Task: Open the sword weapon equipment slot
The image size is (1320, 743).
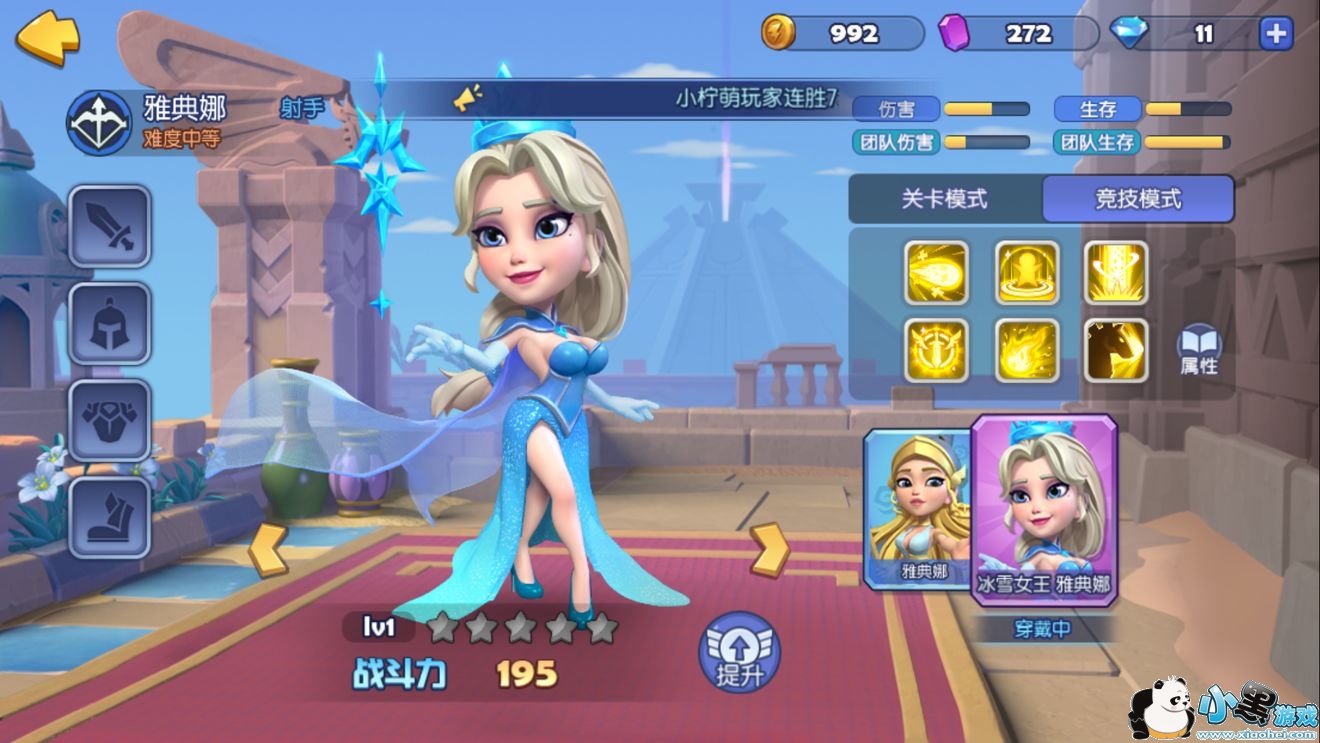Action: (110, 226)
